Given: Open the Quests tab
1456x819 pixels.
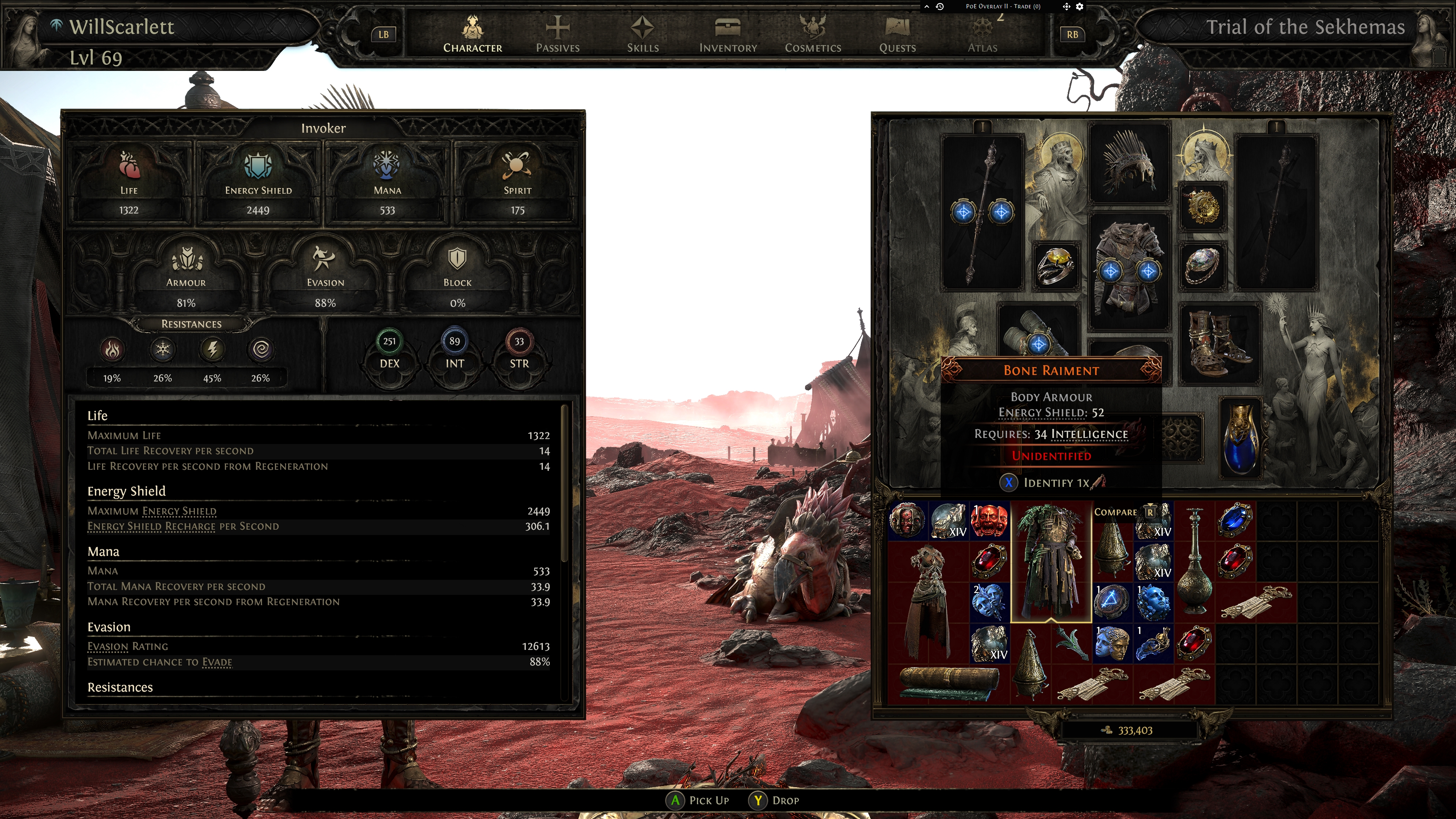Looking at the screenshot, I should 897,34.
